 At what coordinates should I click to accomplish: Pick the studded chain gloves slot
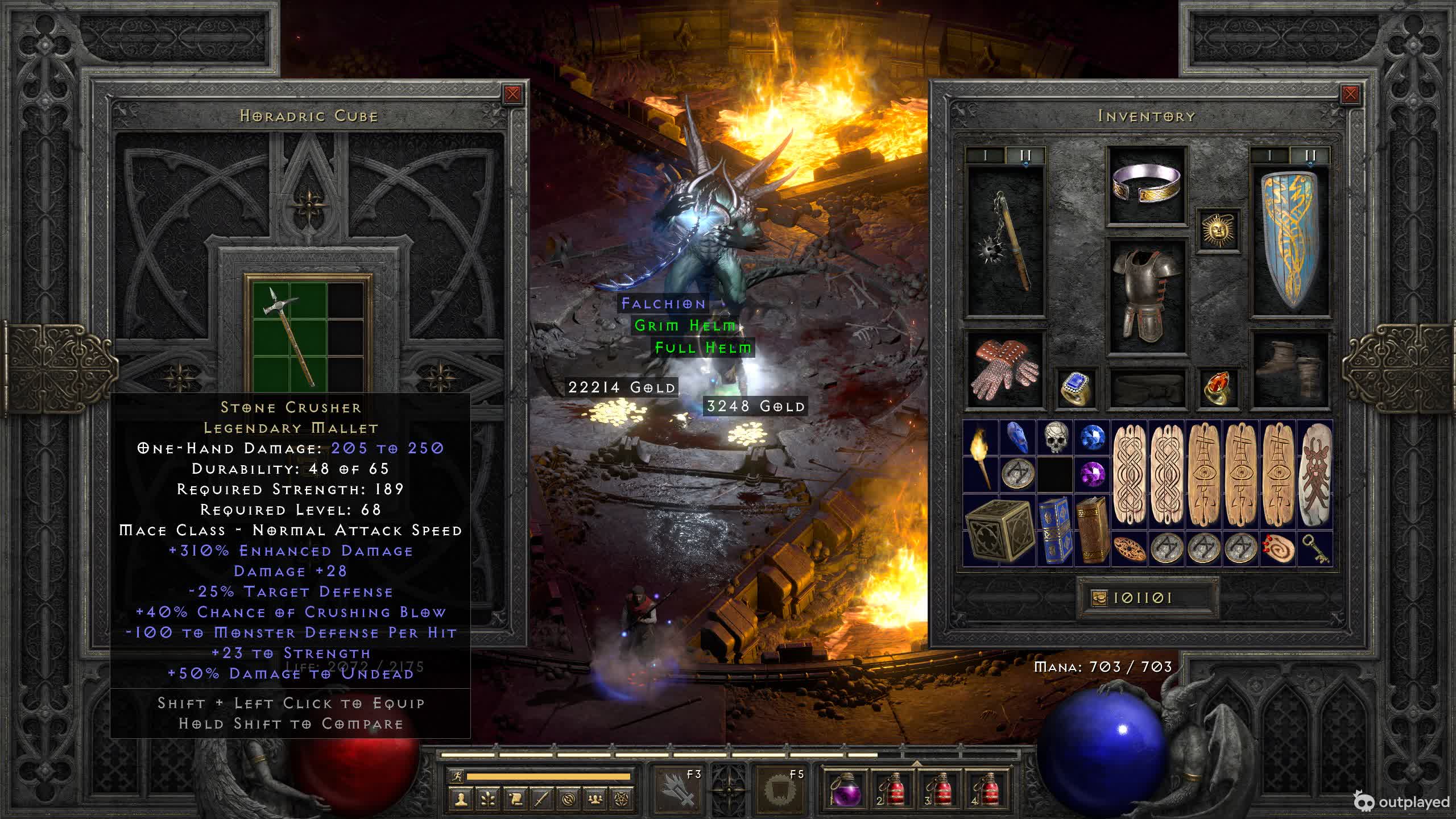point(1006,370)
